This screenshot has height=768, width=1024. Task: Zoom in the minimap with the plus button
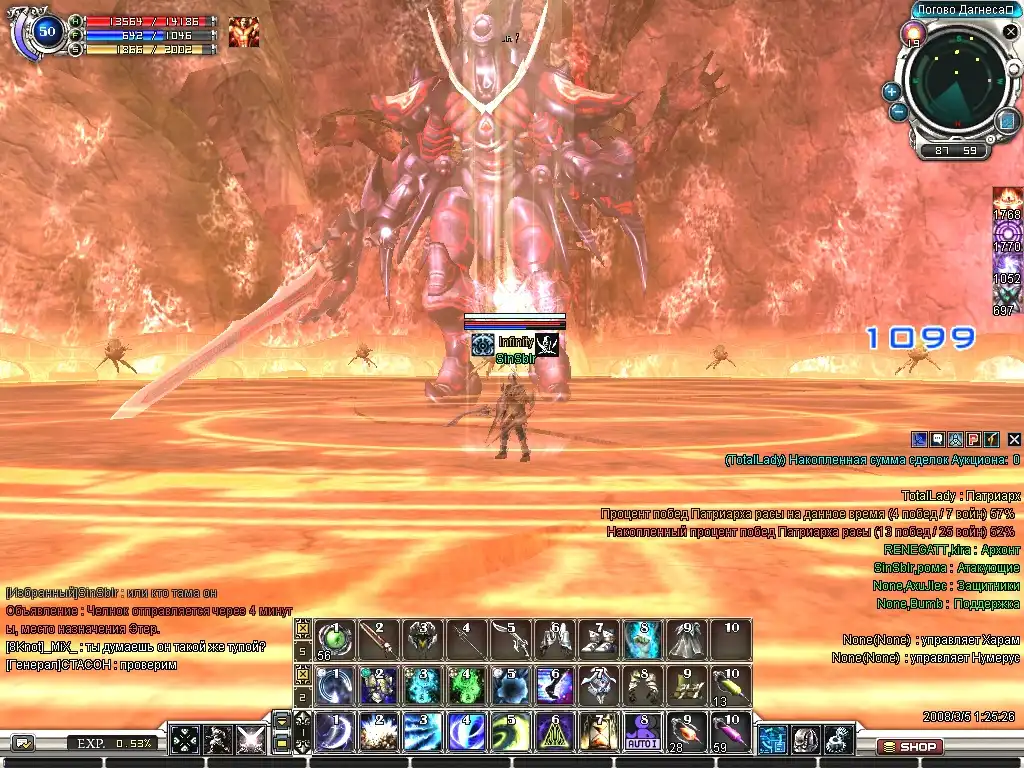tap(891, 91)
